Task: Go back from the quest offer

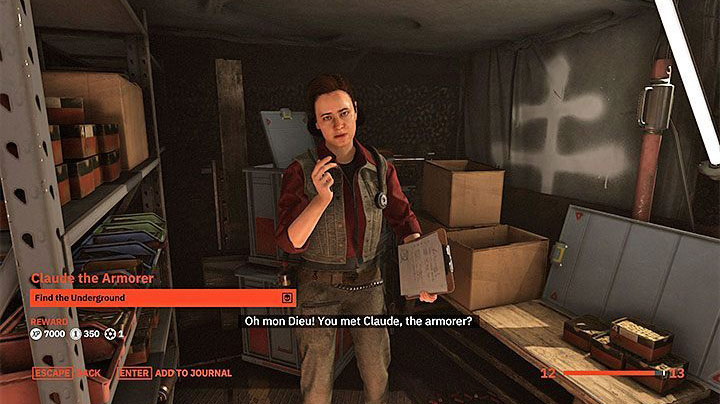Action: pos(70,373)
